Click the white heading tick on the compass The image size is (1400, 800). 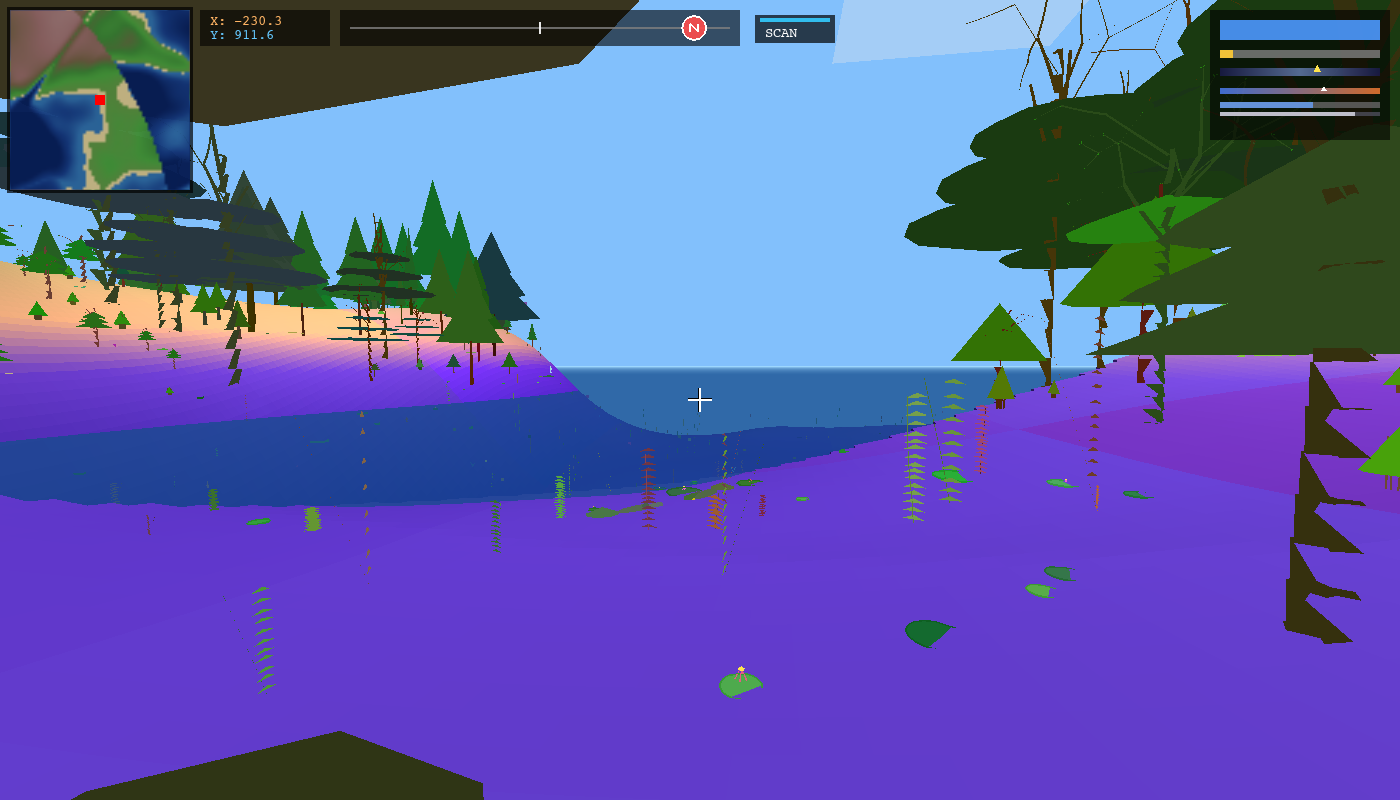(x=538, y=29)
